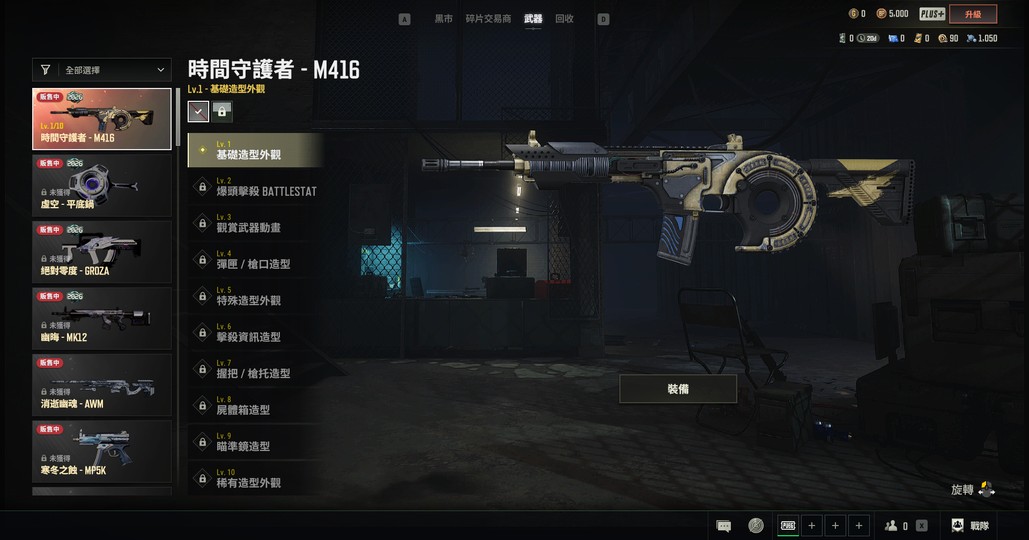Click the red 升級 button

[974, 14]
